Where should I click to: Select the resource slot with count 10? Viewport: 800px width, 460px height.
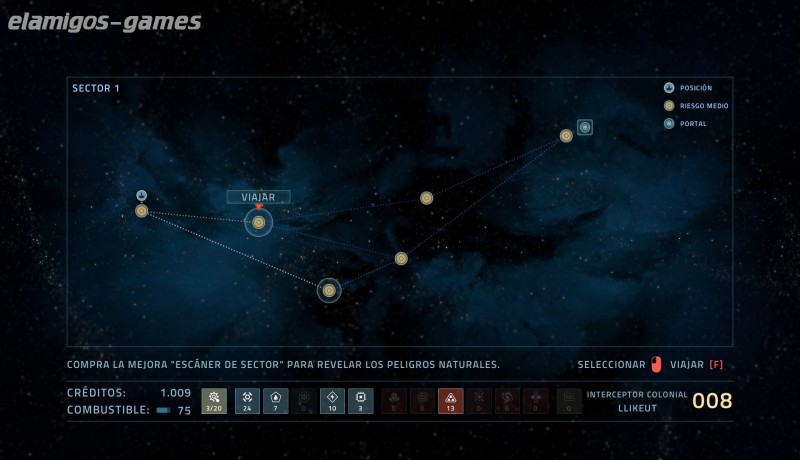point(332,401)
